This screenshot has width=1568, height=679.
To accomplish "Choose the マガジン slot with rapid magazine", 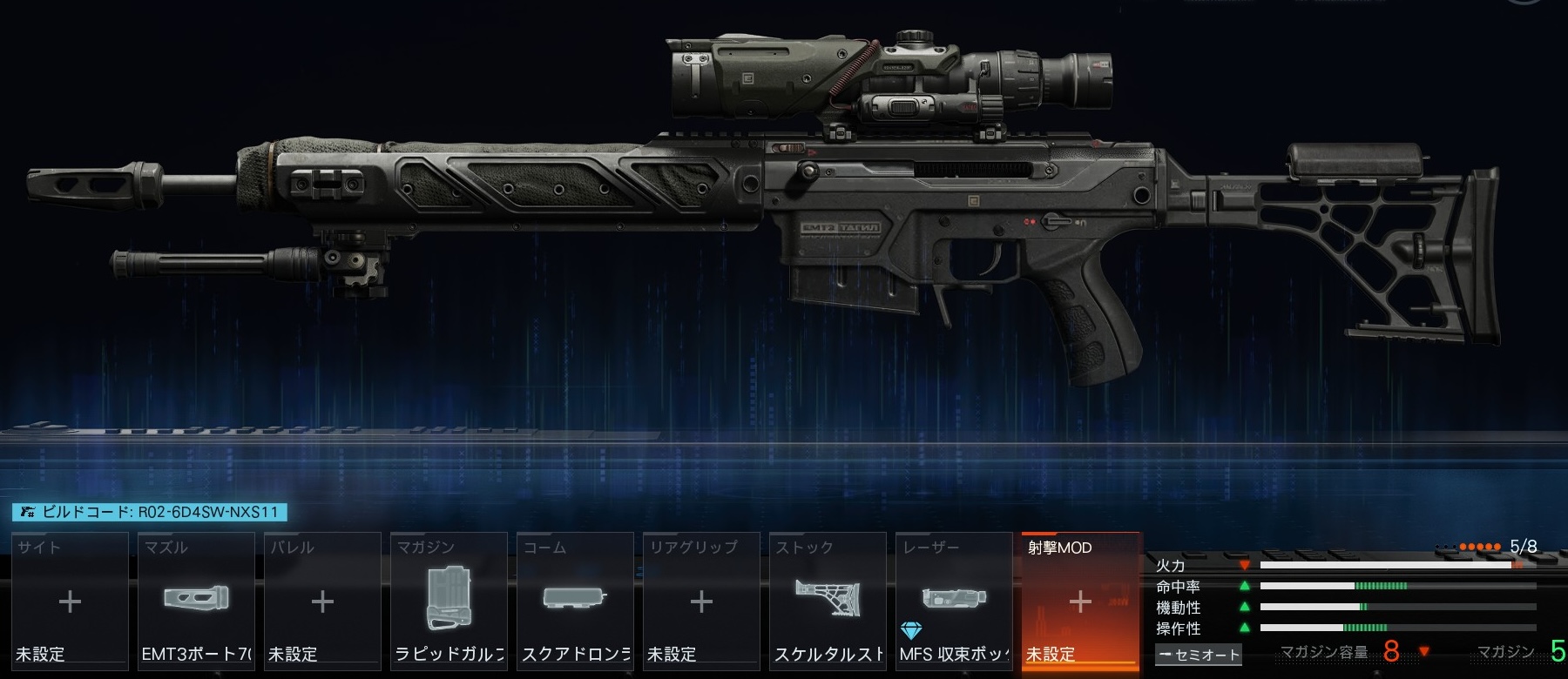I will (449, 602).
